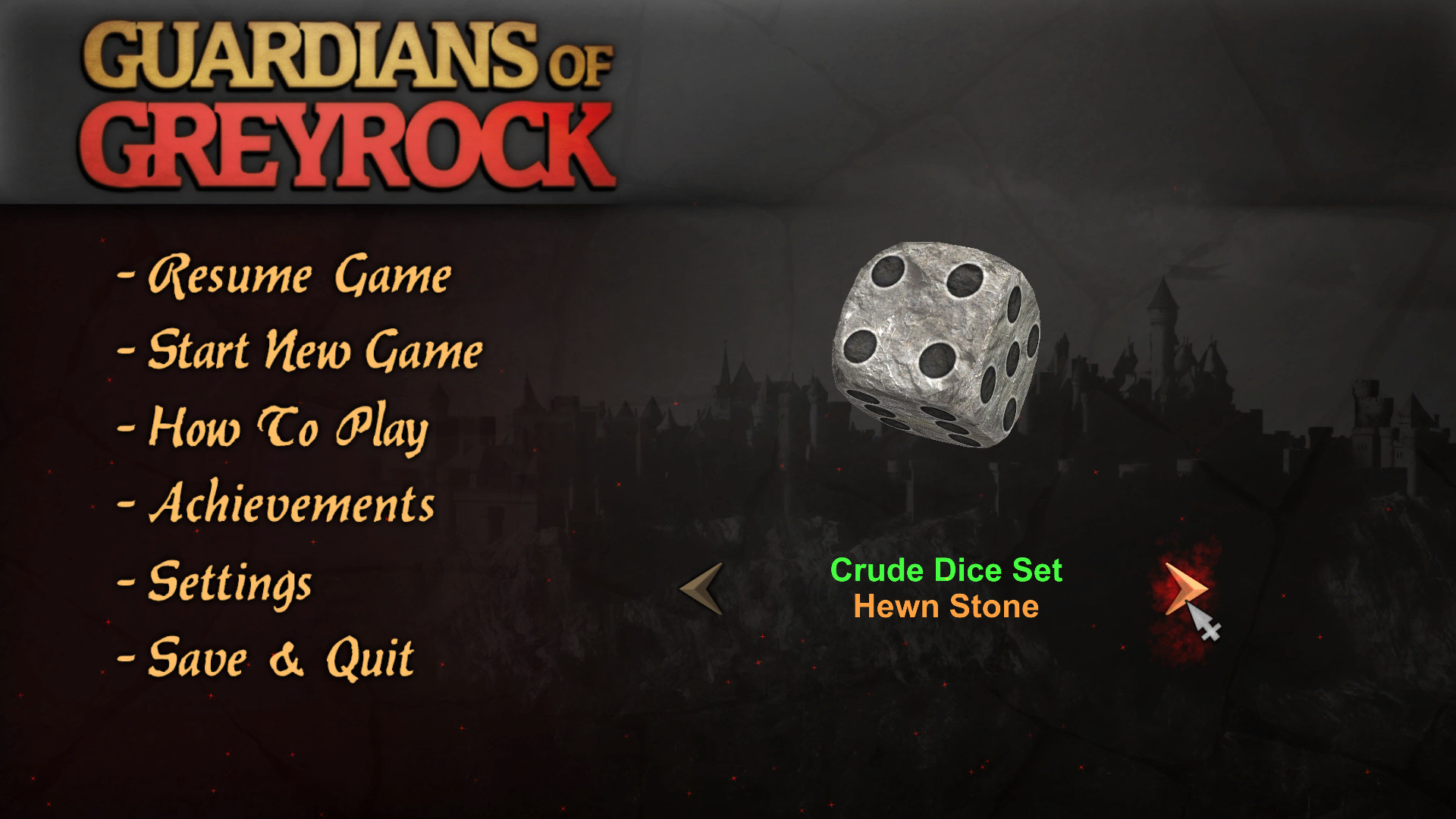
Task: Open the Settings menu entry
Action: pos(227,584)
